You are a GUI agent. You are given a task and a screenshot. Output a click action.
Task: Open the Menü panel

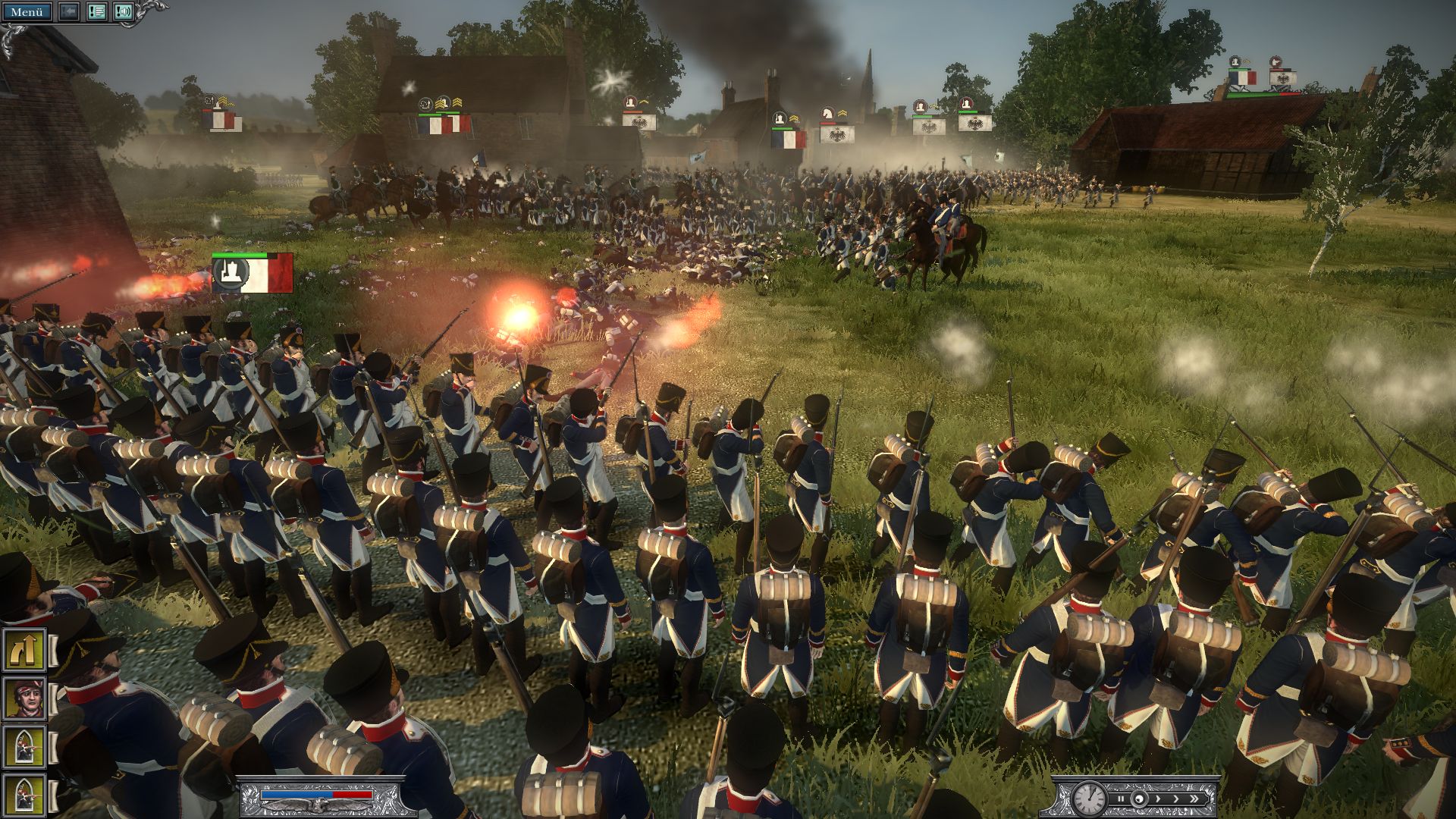coord(29,11)
